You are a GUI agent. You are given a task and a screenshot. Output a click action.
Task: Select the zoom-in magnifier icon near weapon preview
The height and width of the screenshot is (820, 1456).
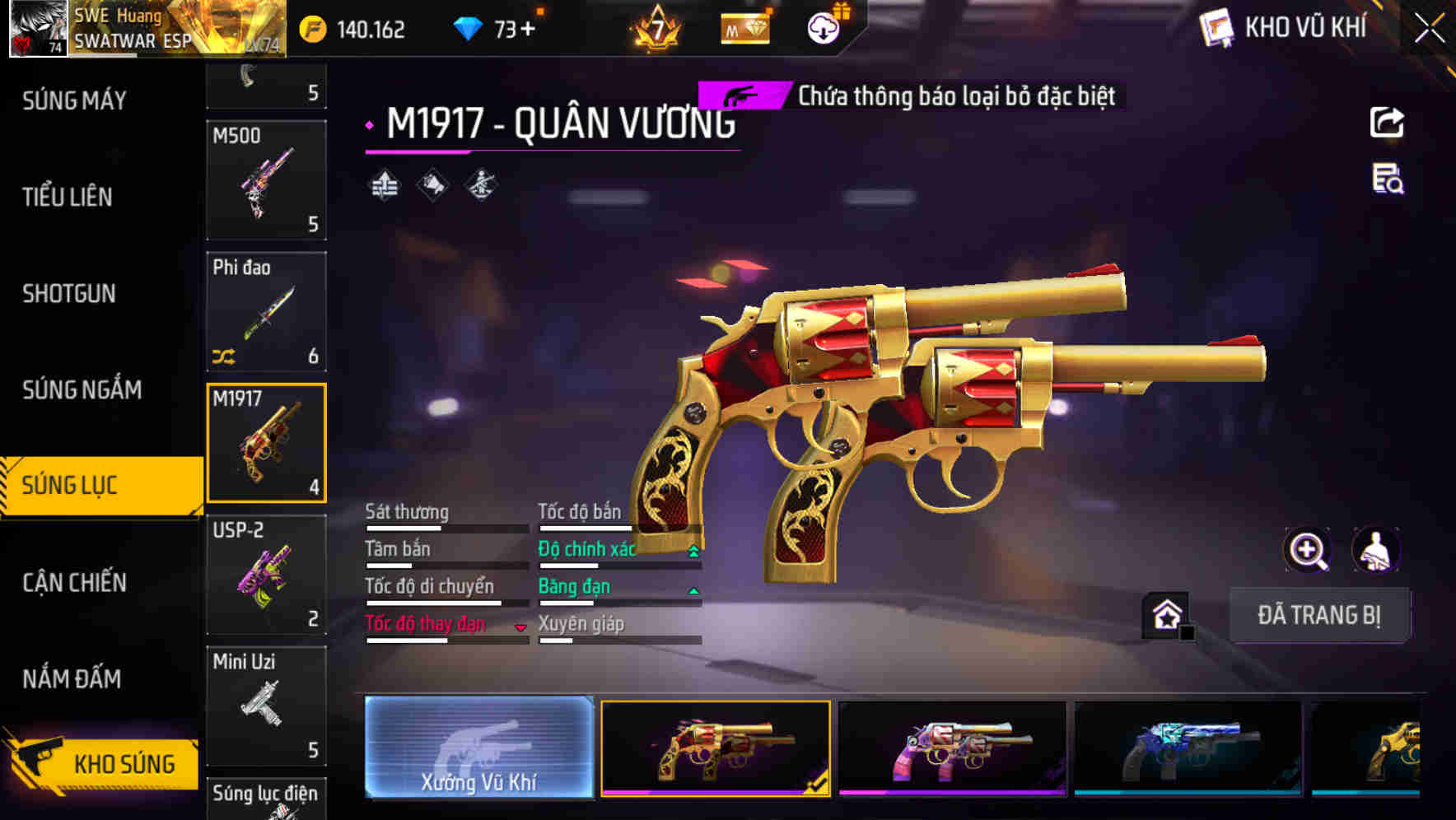[1309, 550]
